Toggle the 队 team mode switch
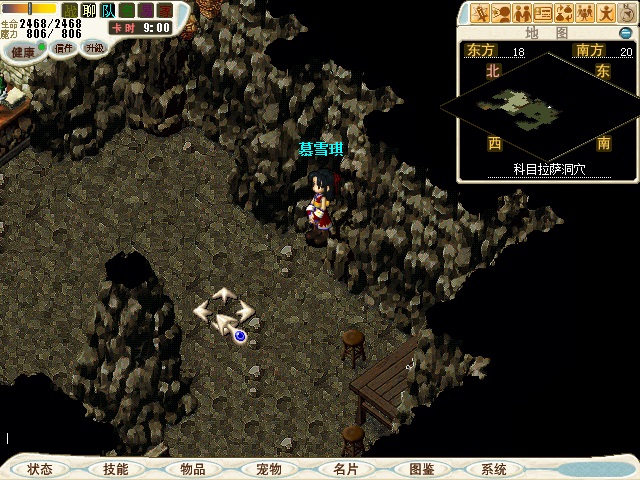The height and width of the screenshot is (480, 640). coord(108,10)
